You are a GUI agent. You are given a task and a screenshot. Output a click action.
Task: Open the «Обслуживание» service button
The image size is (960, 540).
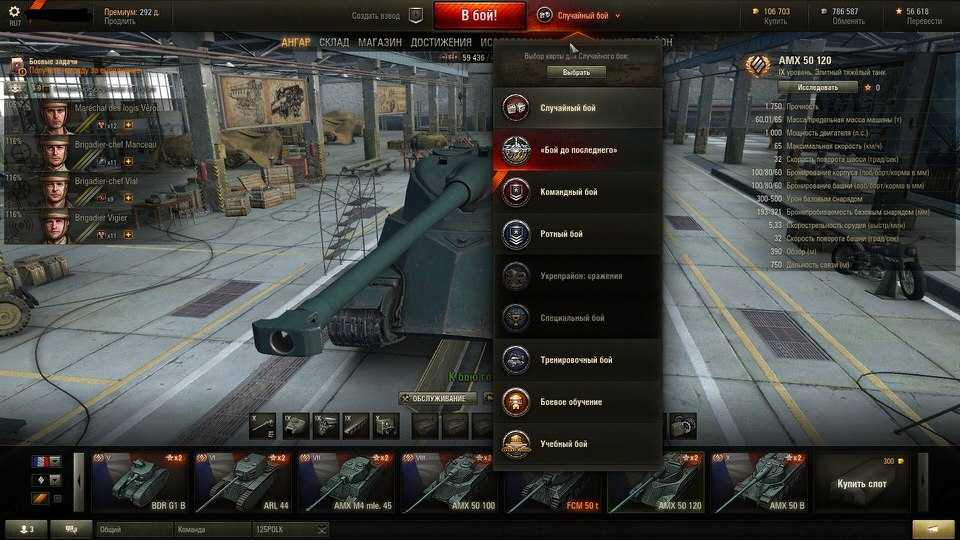tap(433, 399)
